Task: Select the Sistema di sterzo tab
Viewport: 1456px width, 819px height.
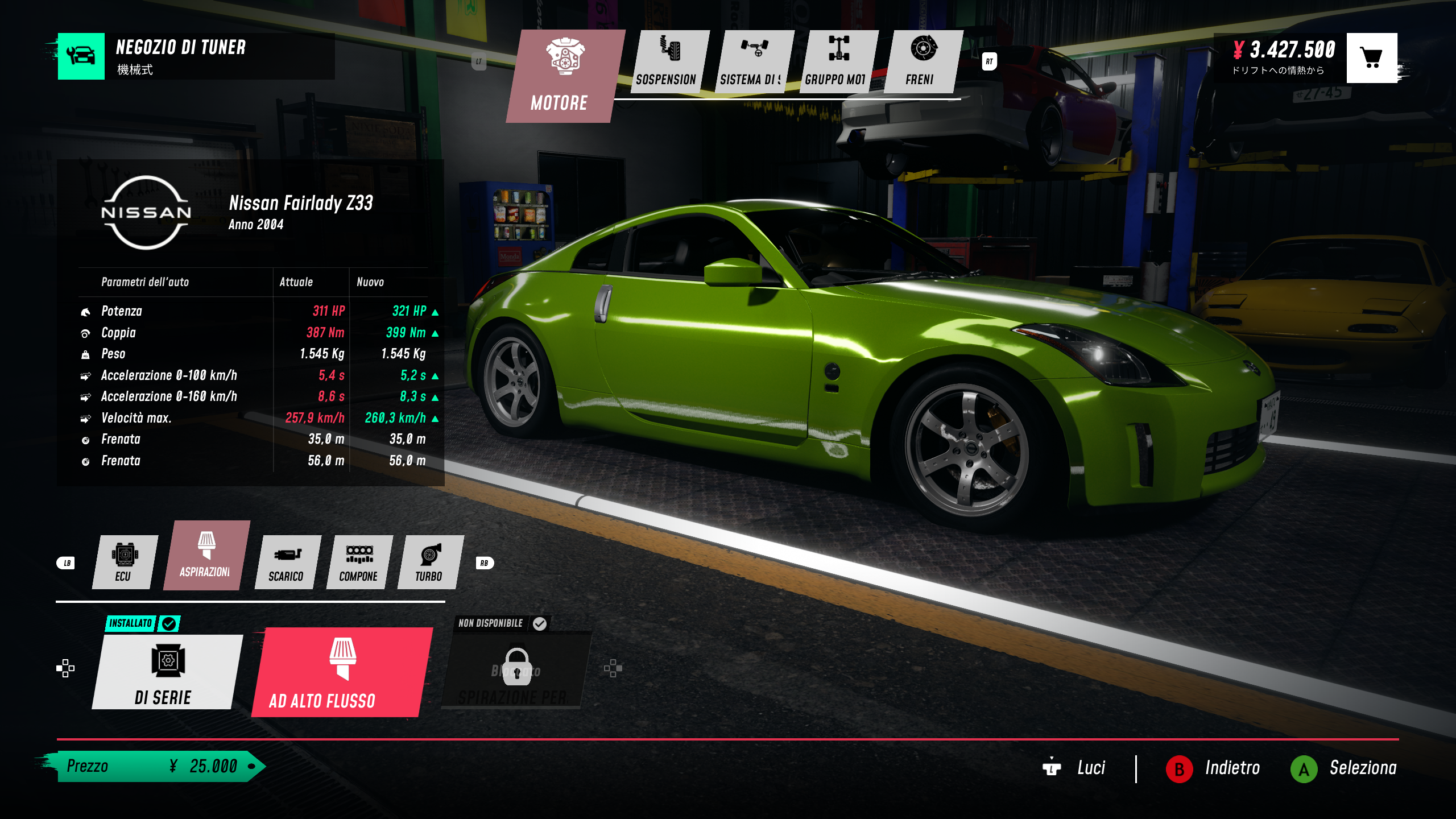Action: [753, 61]
